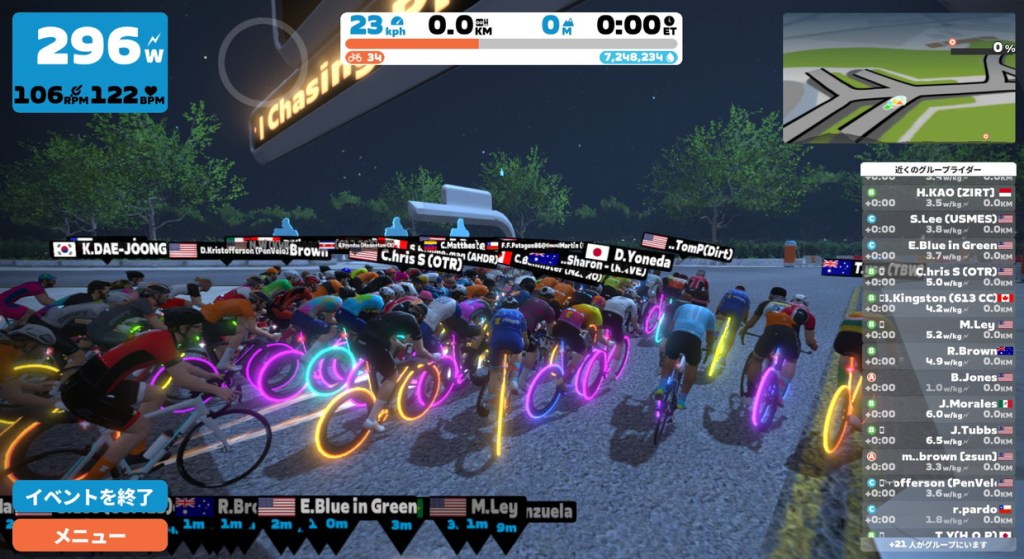Select R.Brown in the rider list
1024x559 pixels.
click(x=938, y=356)
